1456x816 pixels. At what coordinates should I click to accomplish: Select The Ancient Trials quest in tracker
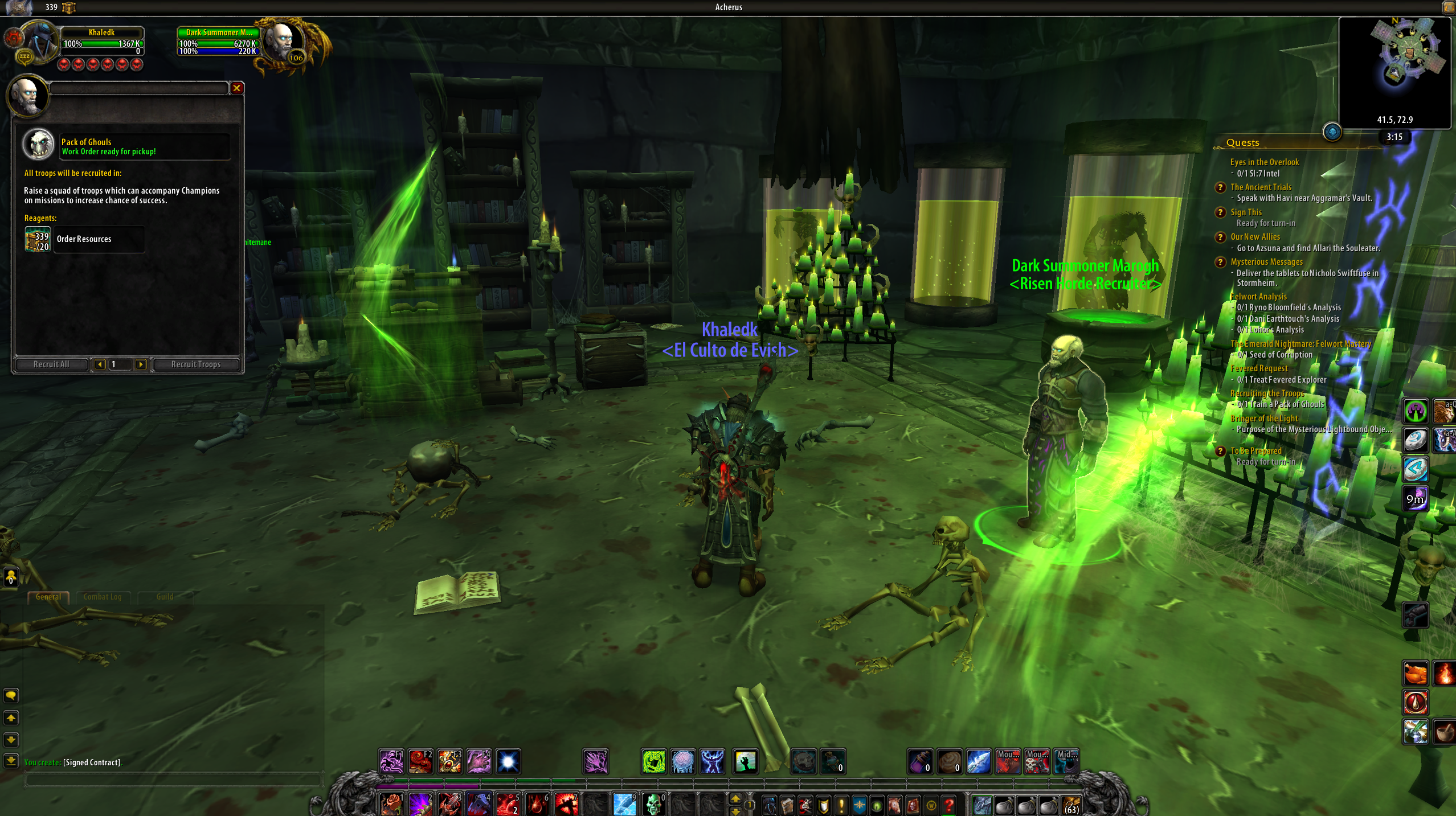pos(1261,187)
